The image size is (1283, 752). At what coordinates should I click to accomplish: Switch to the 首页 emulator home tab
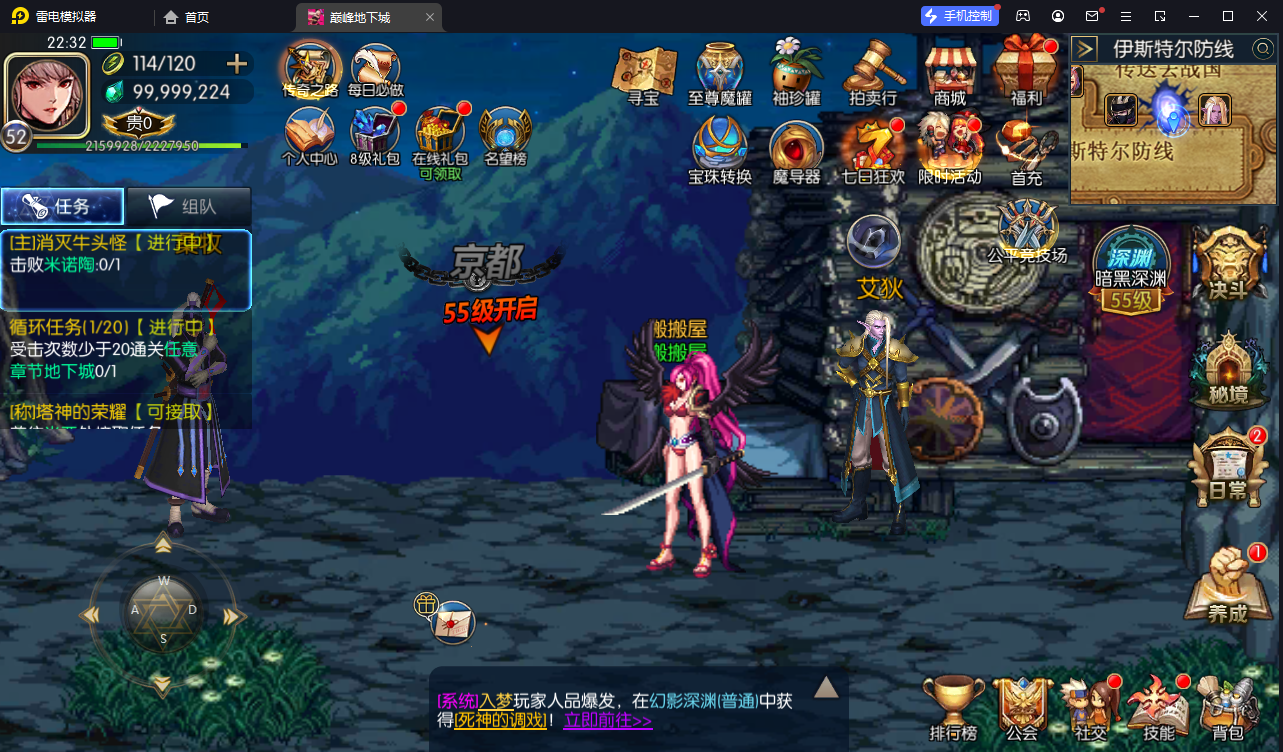185,16
